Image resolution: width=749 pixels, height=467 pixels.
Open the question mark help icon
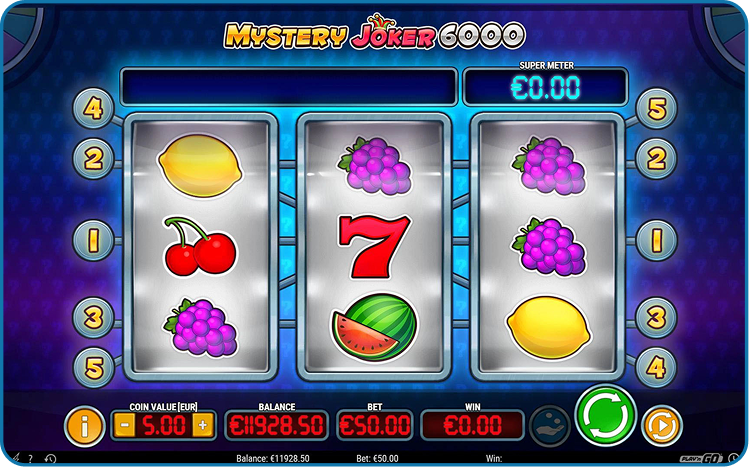(x=30, y=459)
